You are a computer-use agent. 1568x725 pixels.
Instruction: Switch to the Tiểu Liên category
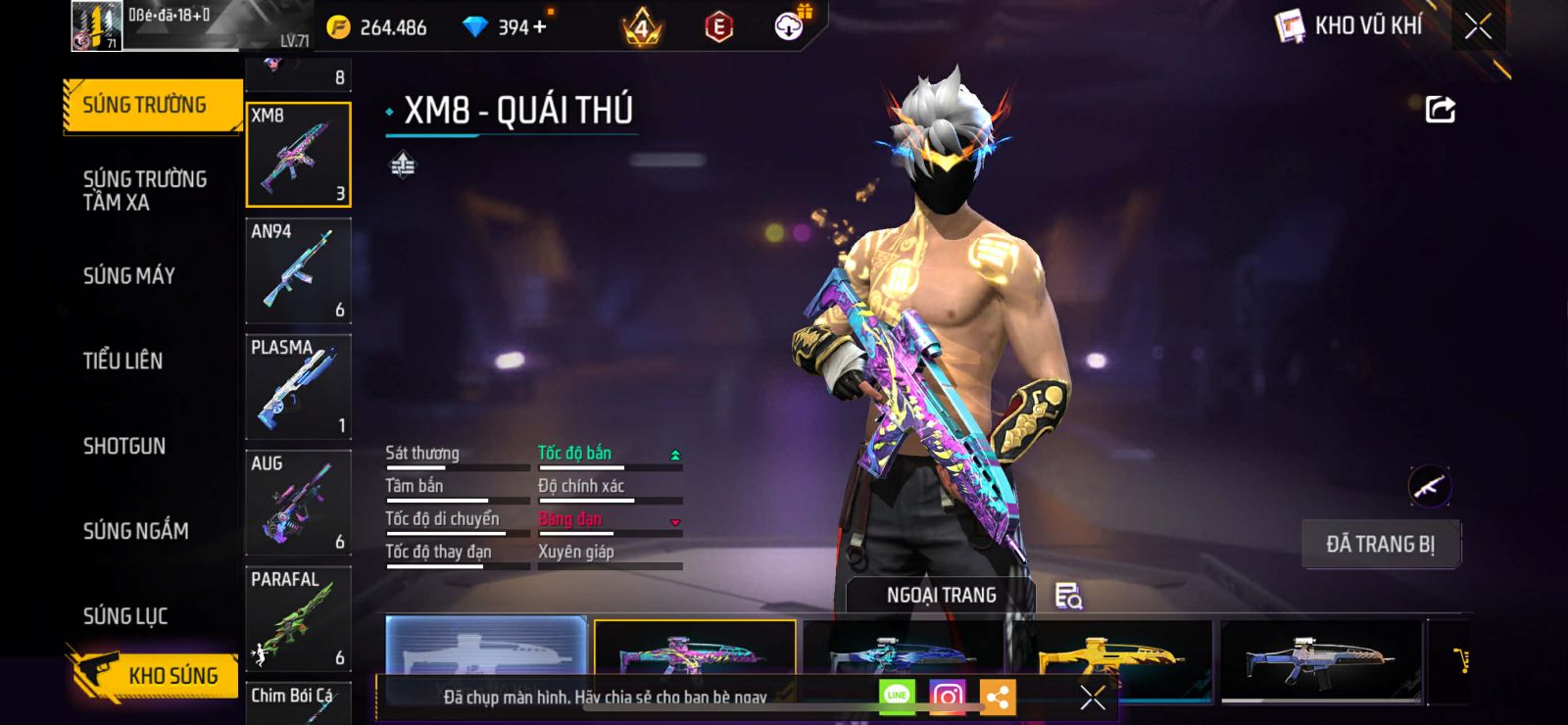pos(123,361)
